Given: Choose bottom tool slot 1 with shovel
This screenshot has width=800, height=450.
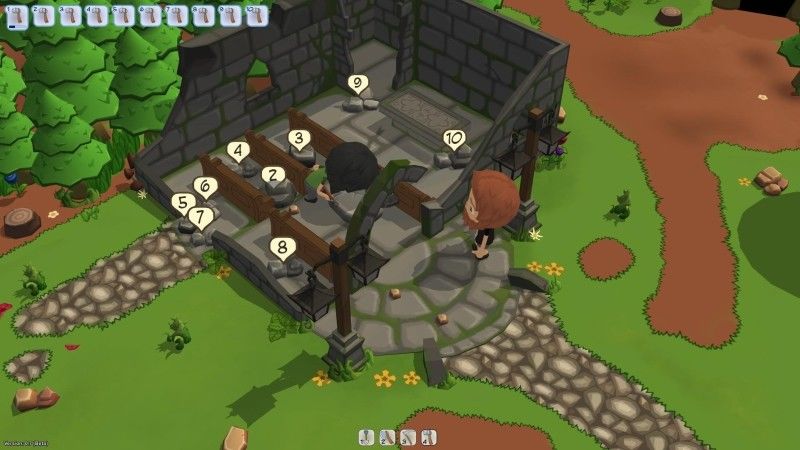Looking at the screenshot, I should pyautogui.click(x=367, y=437).
